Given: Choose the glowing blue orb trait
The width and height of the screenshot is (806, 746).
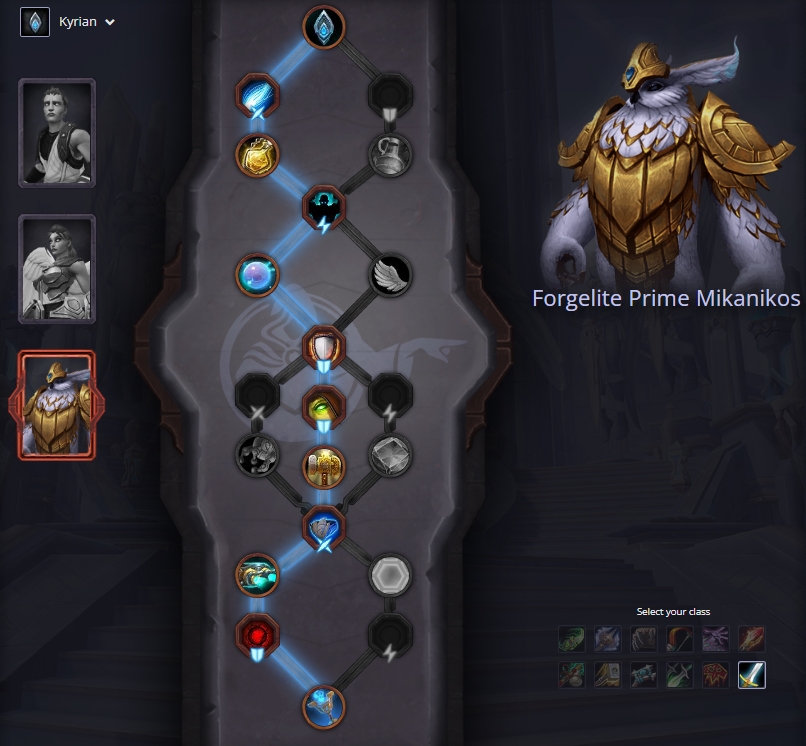Looking at the screenshot, I should [257, 275].
